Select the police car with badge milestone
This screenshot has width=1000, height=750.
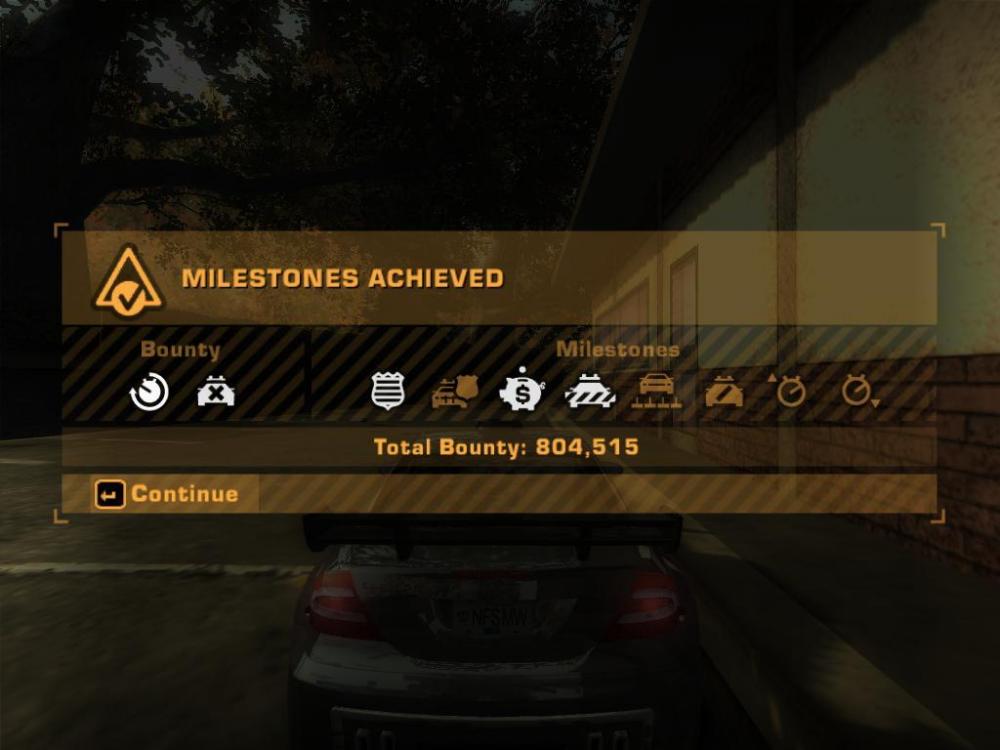tap(456, 391)
